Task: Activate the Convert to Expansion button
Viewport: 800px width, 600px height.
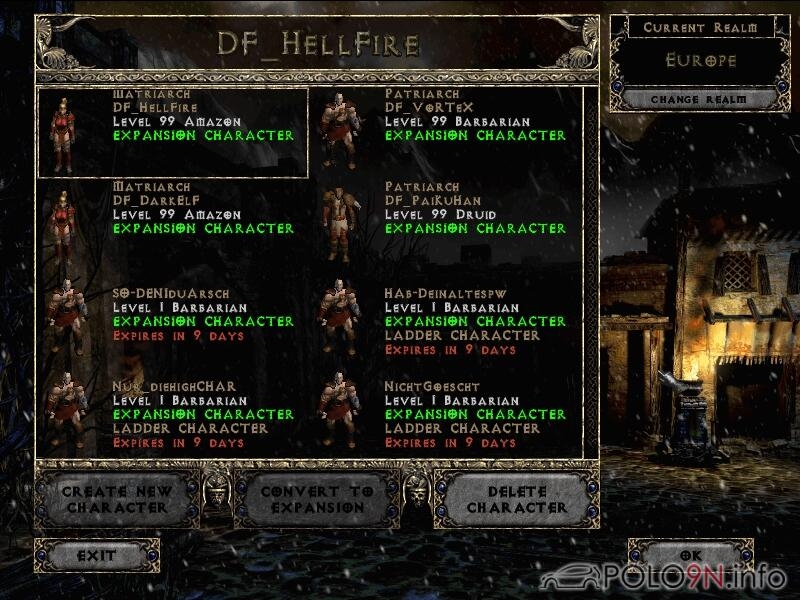Action: 317,500
